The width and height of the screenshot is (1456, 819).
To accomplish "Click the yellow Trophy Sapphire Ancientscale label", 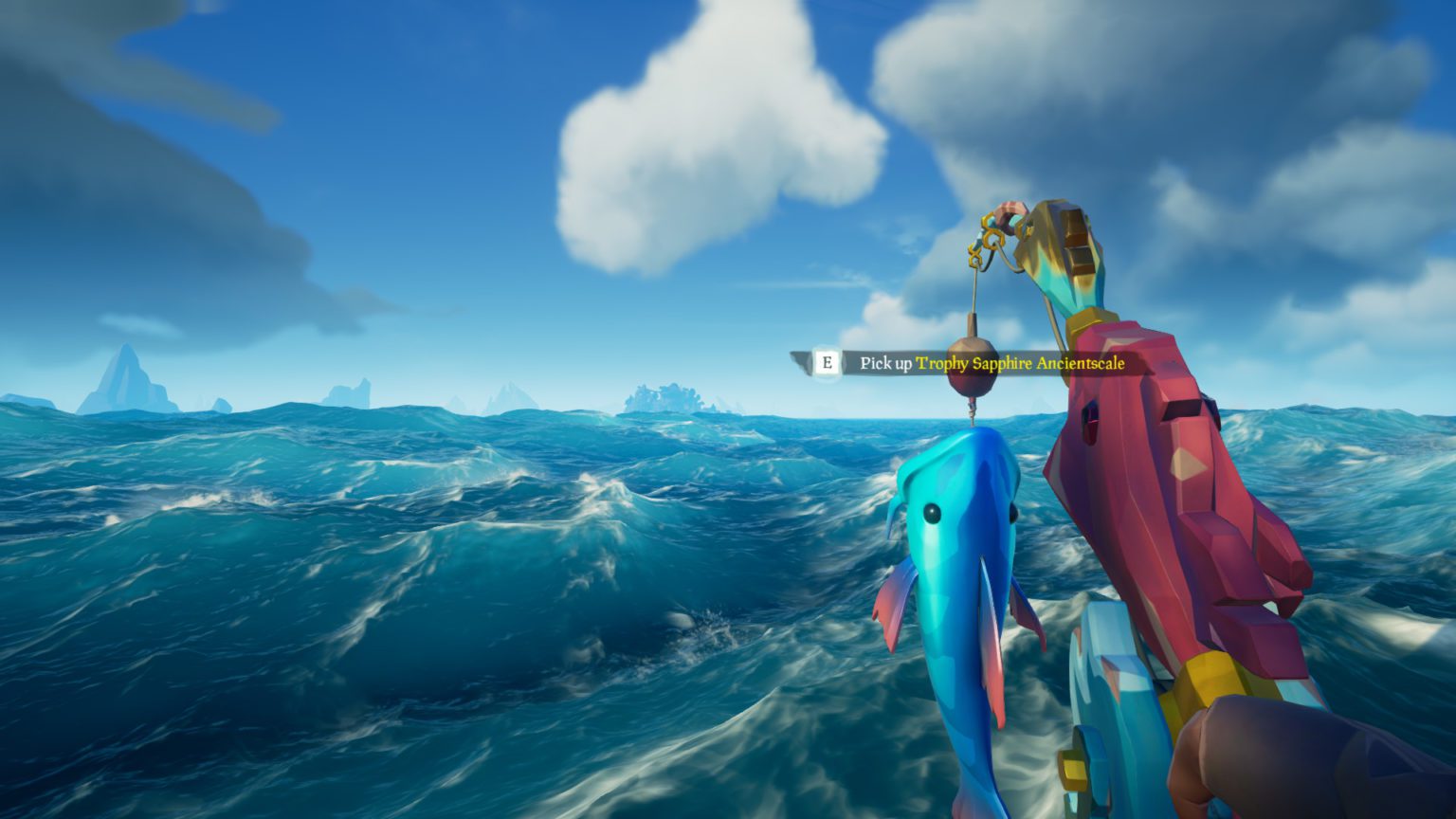I will point(1020,362).
